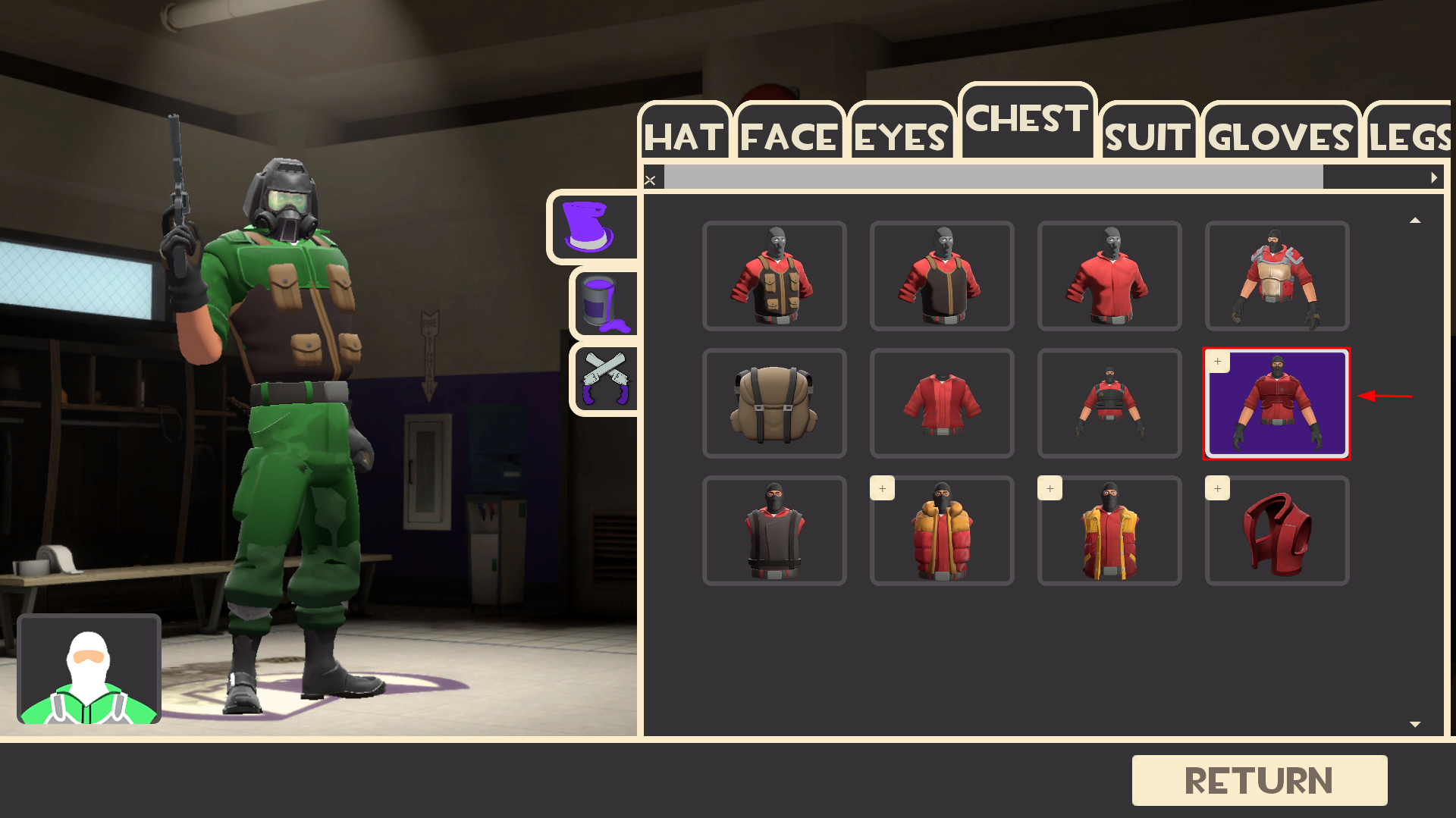Screen dimensions: 1456x818
Task: Open the SUIT tab
Action: coord(1147,136)
